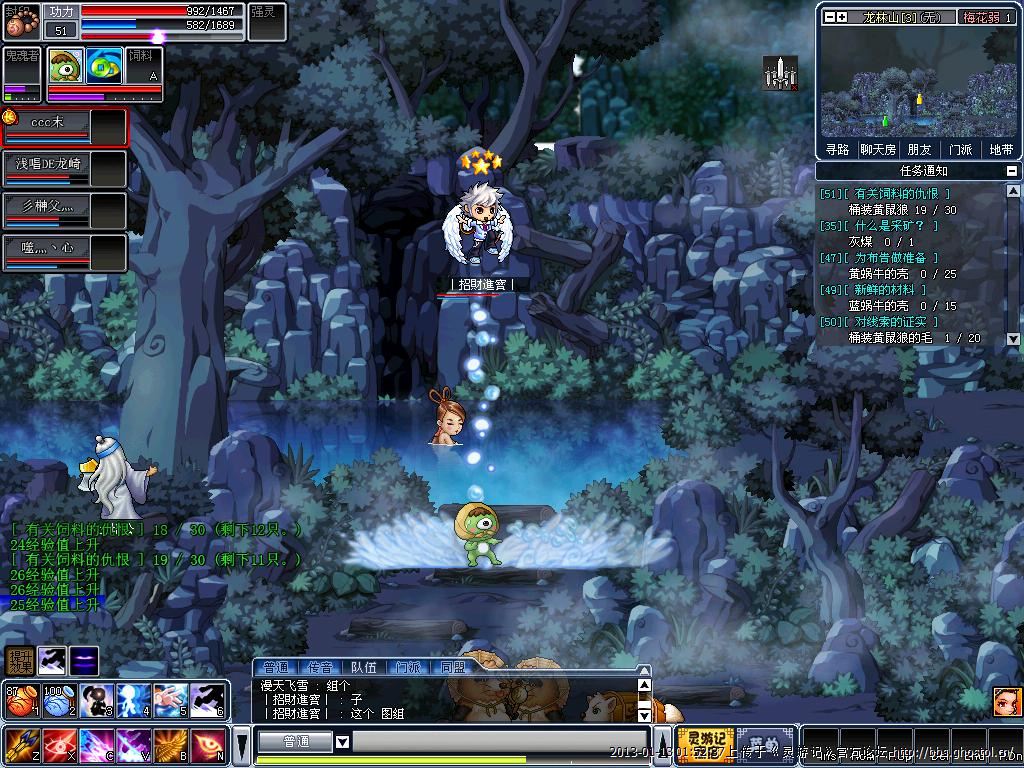Open the 聊天房 chat room
This screenshot has width=1024, height=768.
[x=877, y=149]
